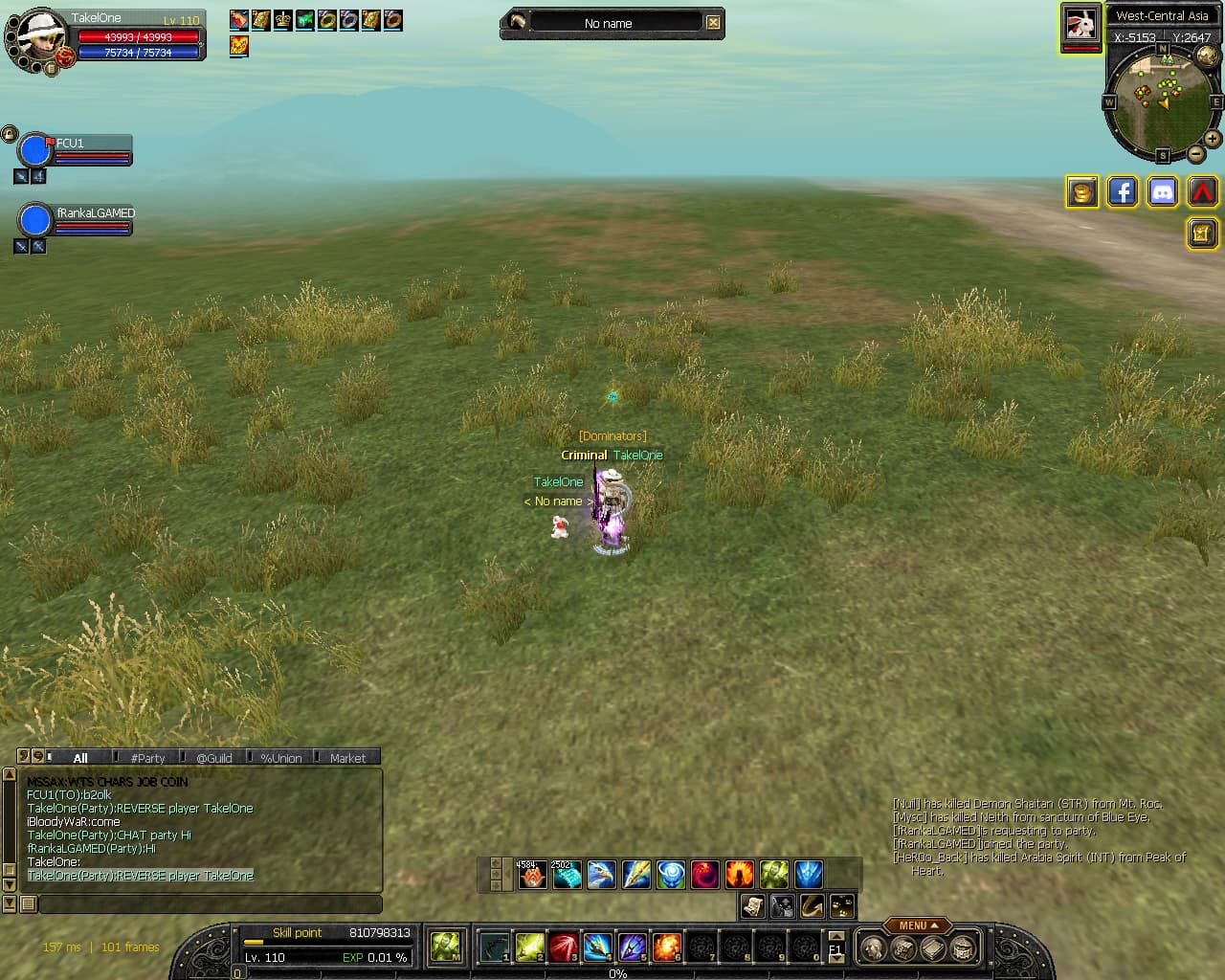Open the Market chat tab

(x=347, y=757)
